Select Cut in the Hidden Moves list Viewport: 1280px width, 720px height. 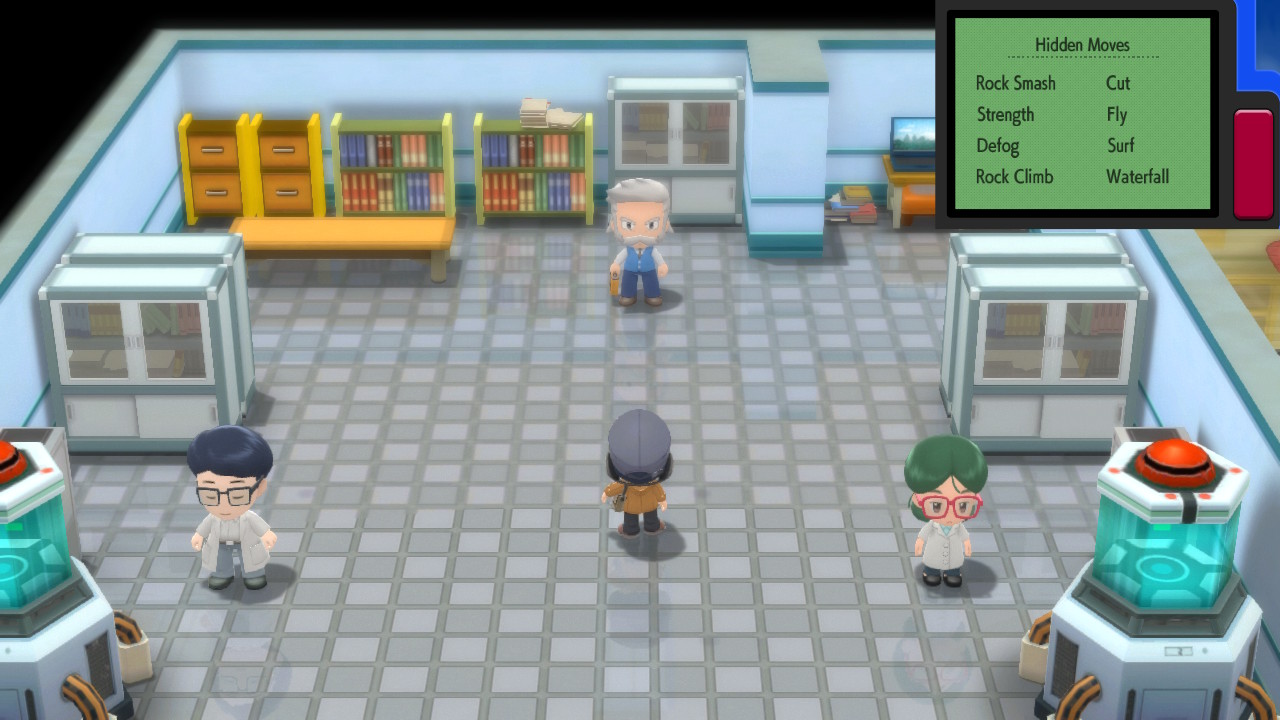pos(1117,84)
